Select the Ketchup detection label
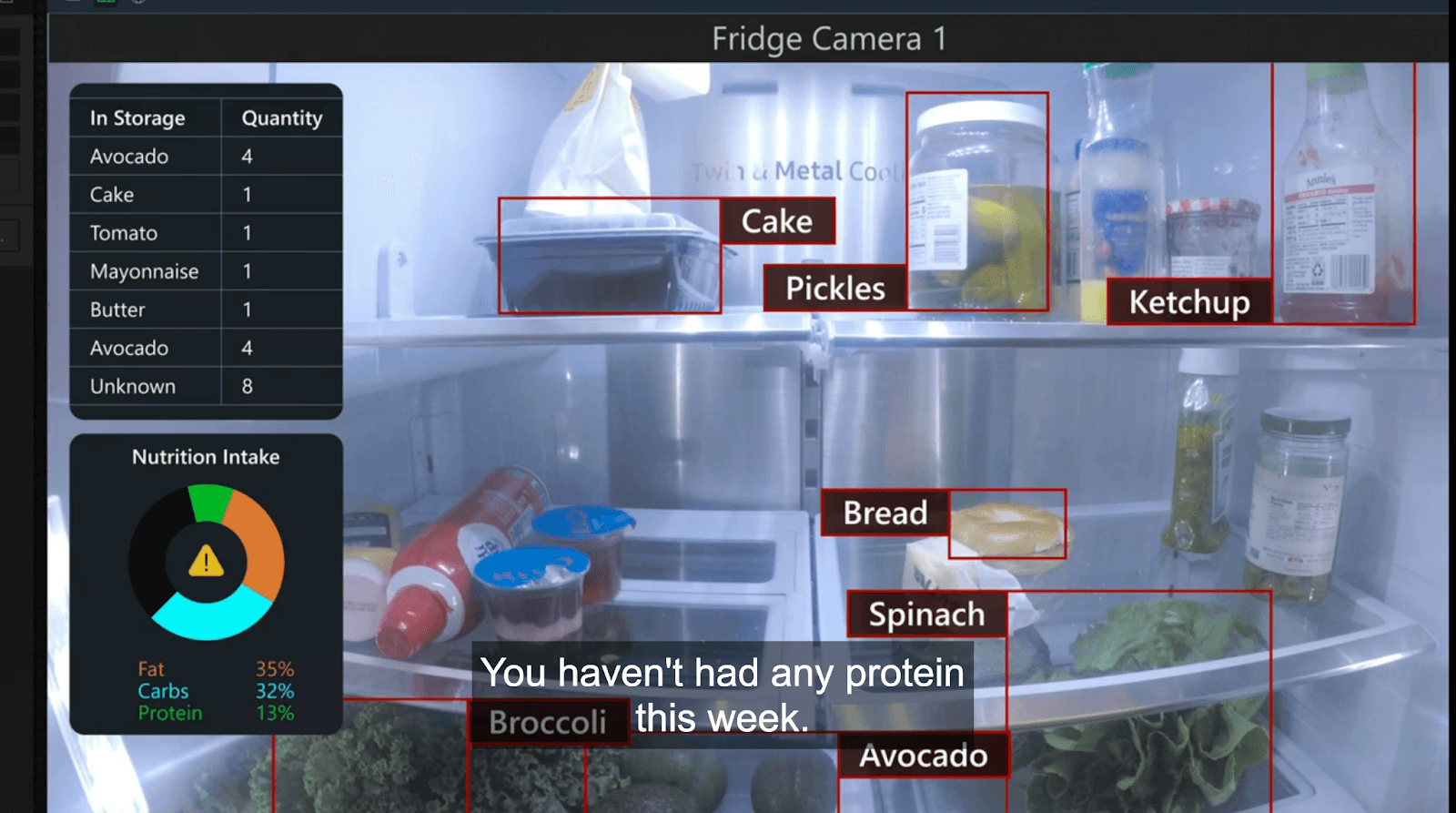The height and width of the screenshot is (813, 1456). (x=1188, y=302)
